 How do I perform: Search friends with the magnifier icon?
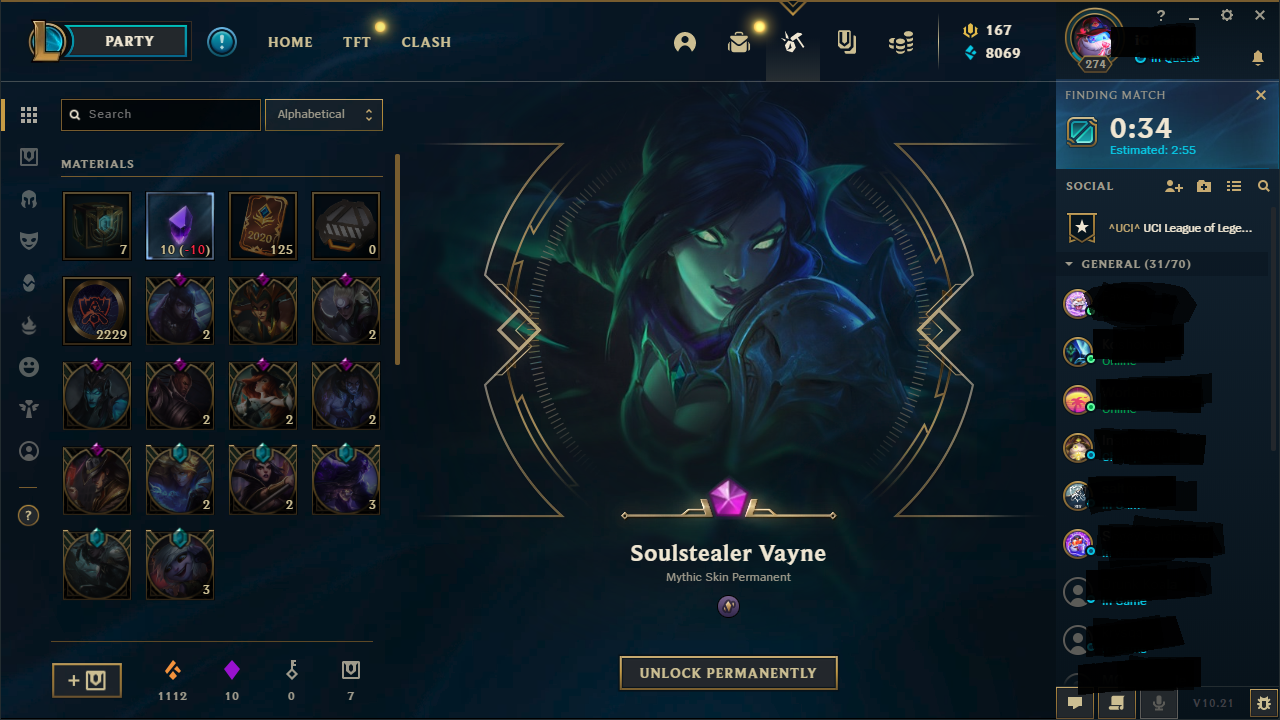click(1263, 186)
